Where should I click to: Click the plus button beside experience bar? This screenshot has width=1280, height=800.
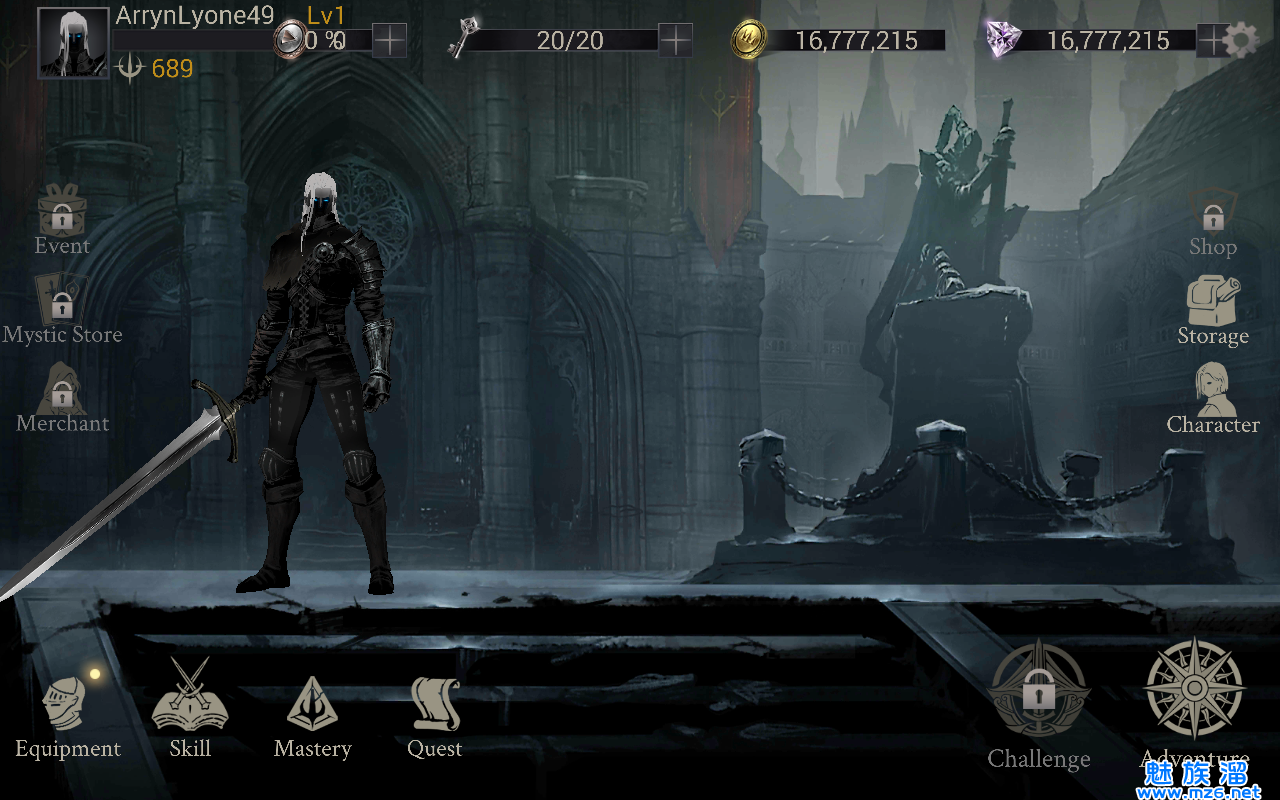click(389, 40)
